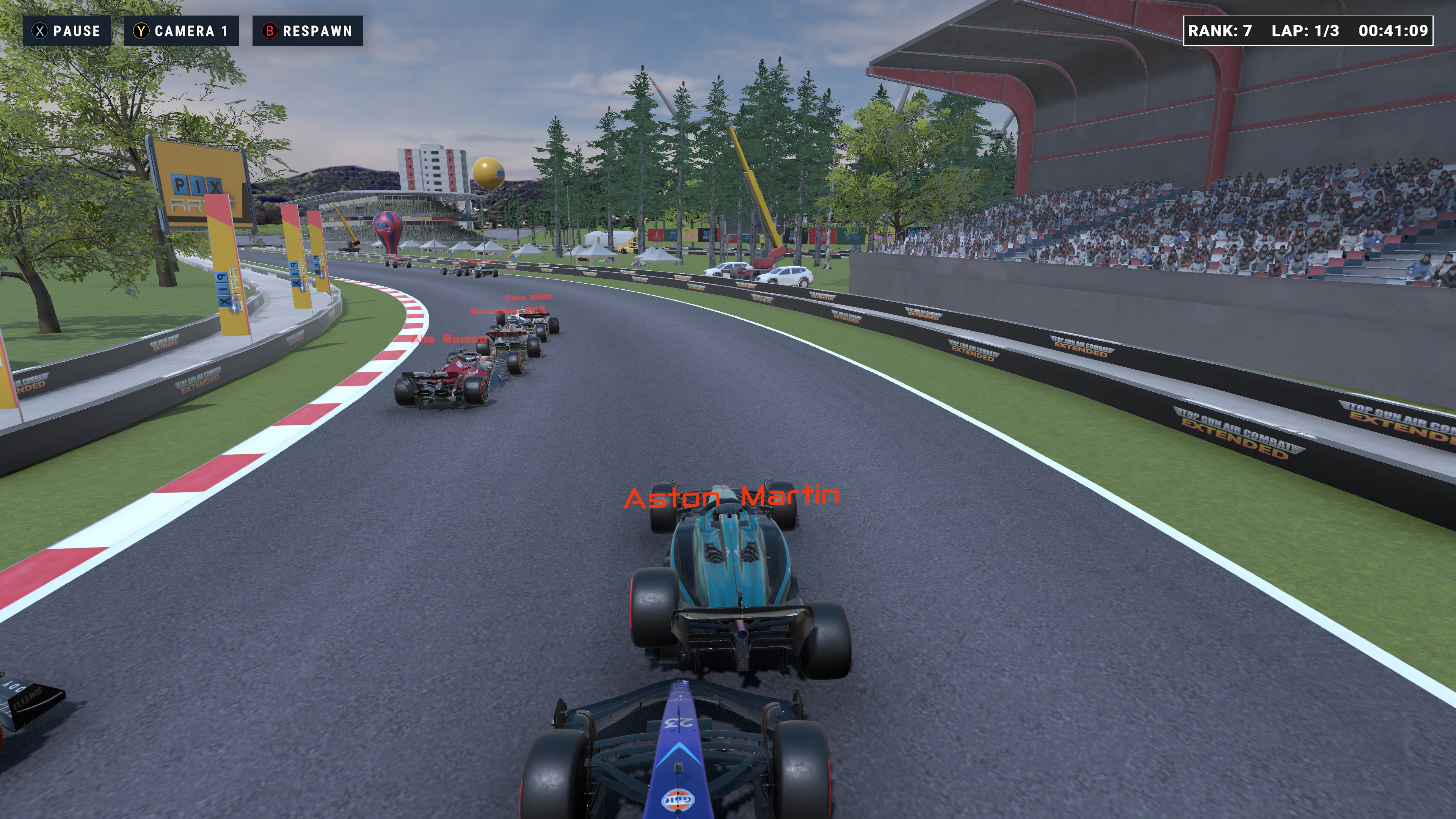The image size is (1456, 819).
Task: Select the Haas VF23 name label
Action: pos(529,298)
